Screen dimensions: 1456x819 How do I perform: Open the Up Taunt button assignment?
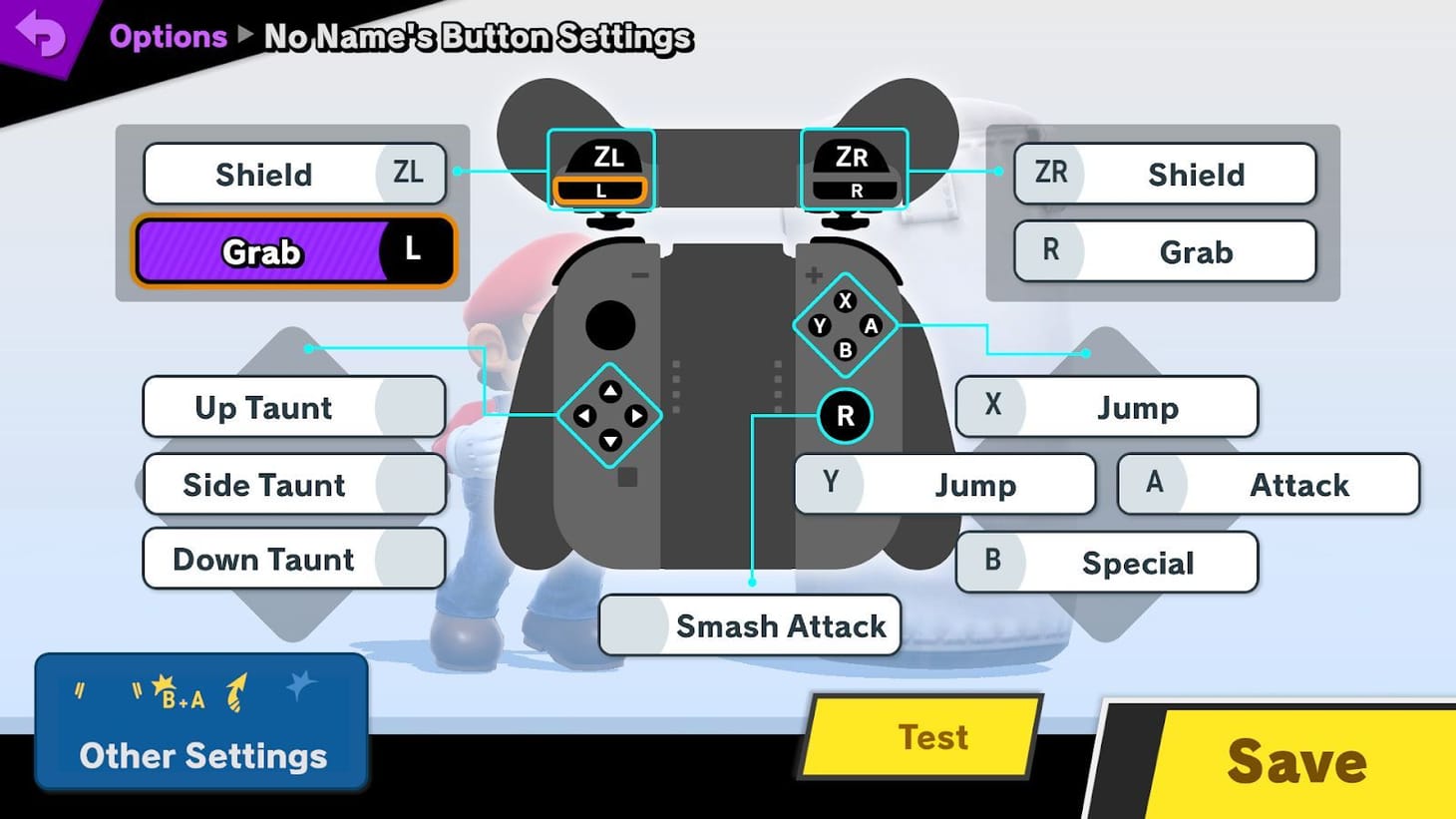coord(294,407)
